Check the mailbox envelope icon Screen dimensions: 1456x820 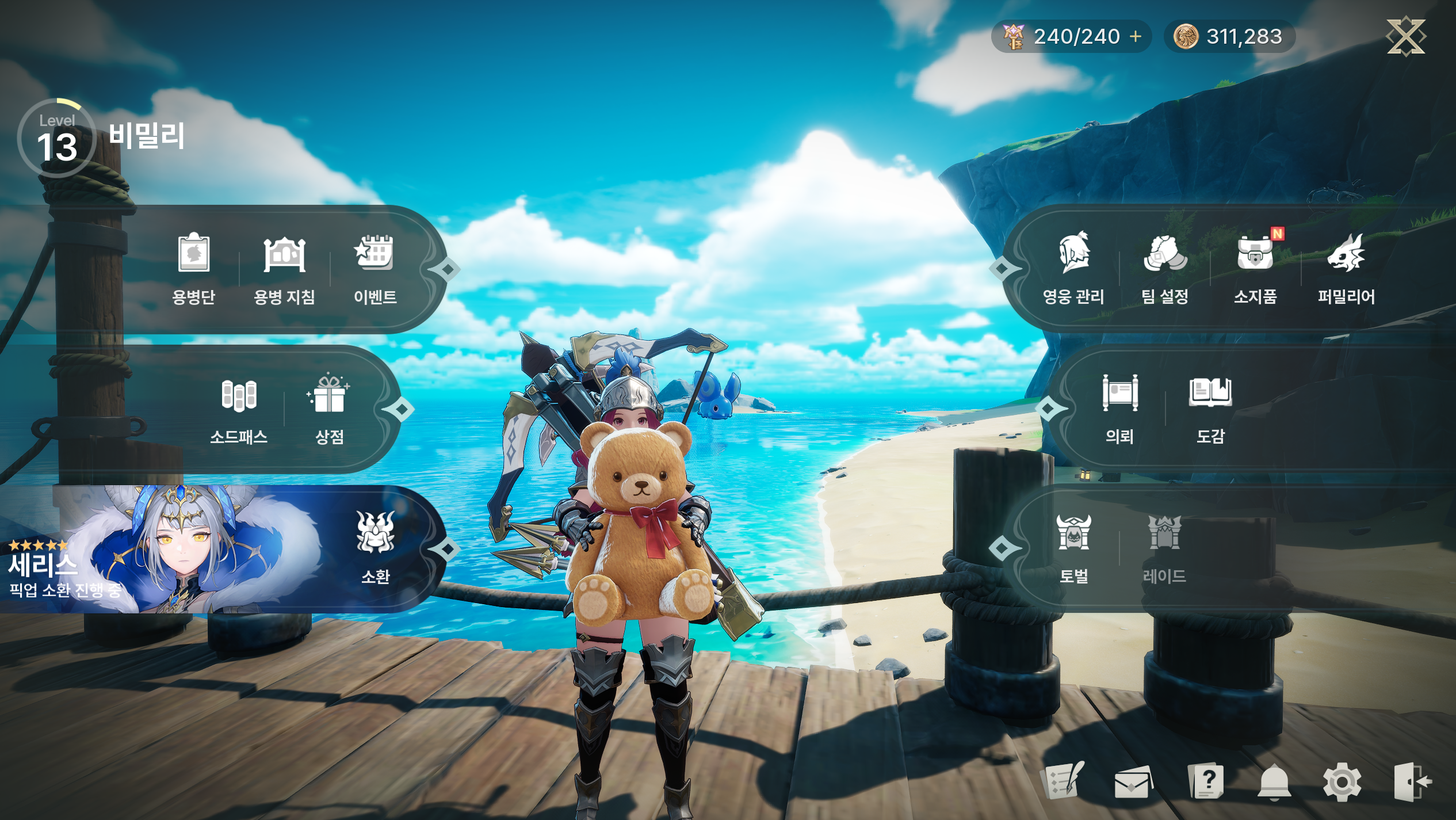coord(1133,782)
